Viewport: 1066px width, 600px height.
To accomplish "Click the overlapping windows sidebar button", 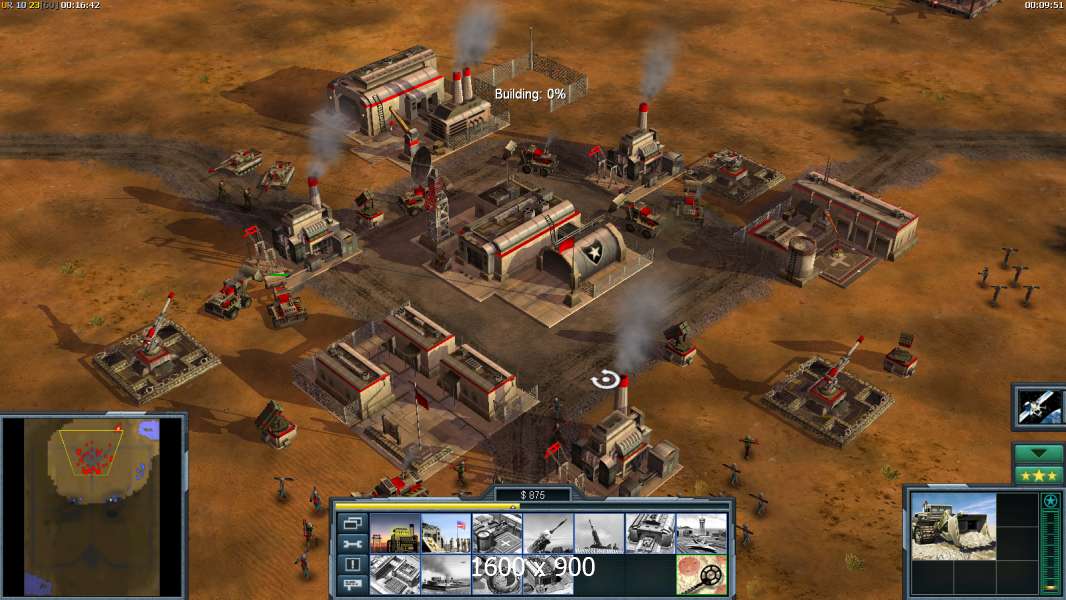I will 352,523.
